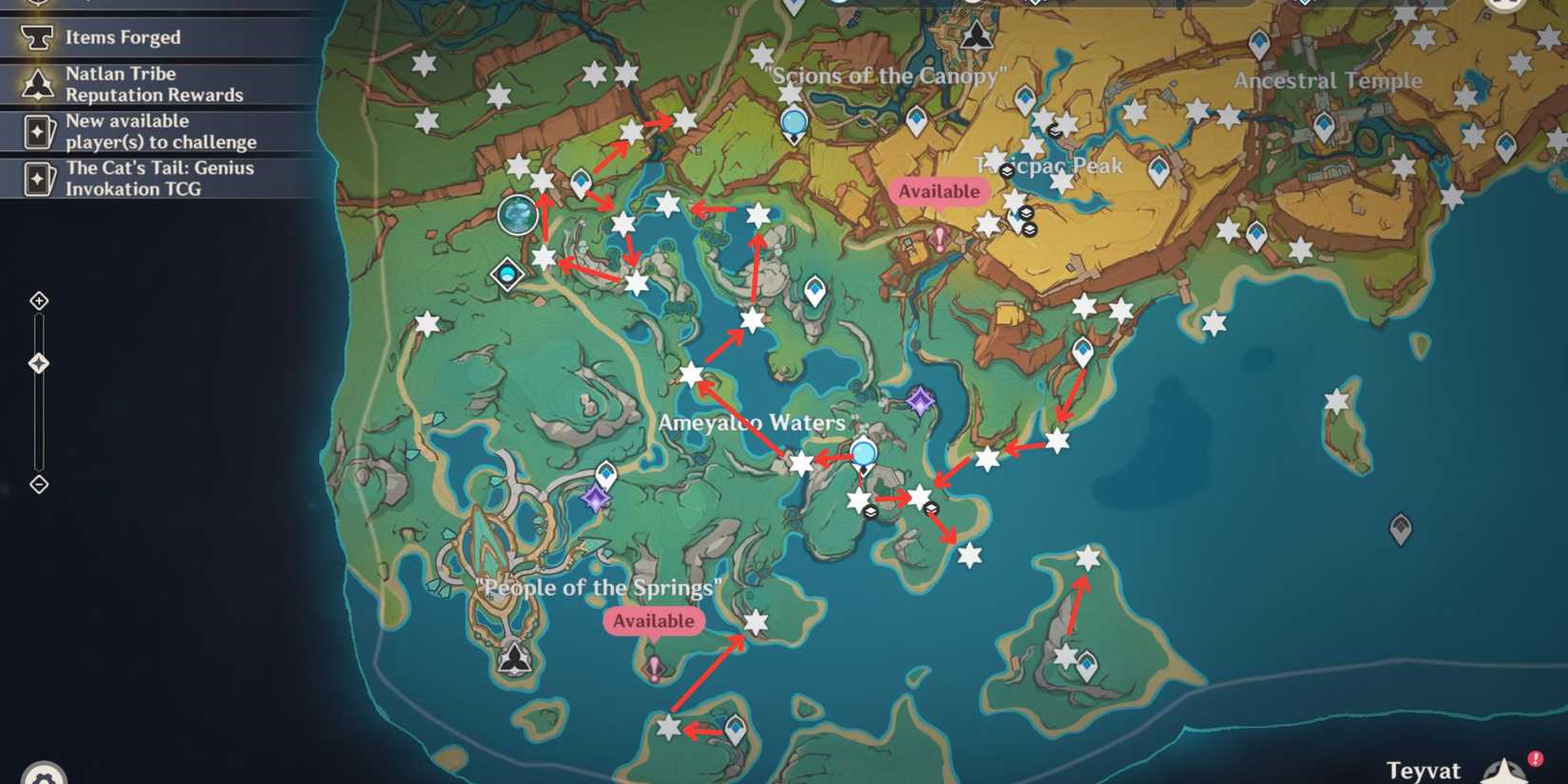Click the red notification badge on the Teyvat selector

coord(1538,758)
